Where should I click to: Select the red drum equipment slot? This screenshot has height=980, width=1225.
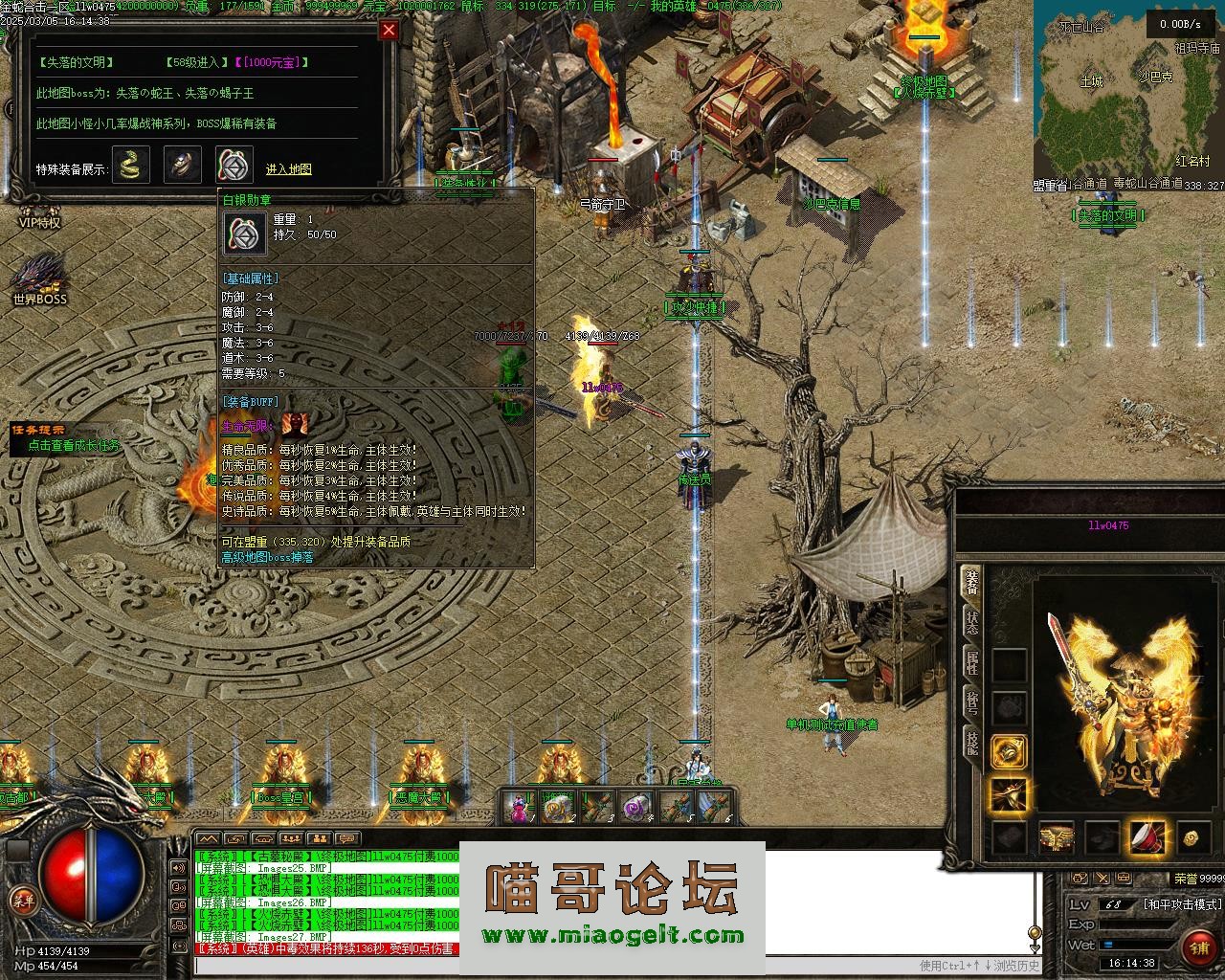(x=1147, y=837)
